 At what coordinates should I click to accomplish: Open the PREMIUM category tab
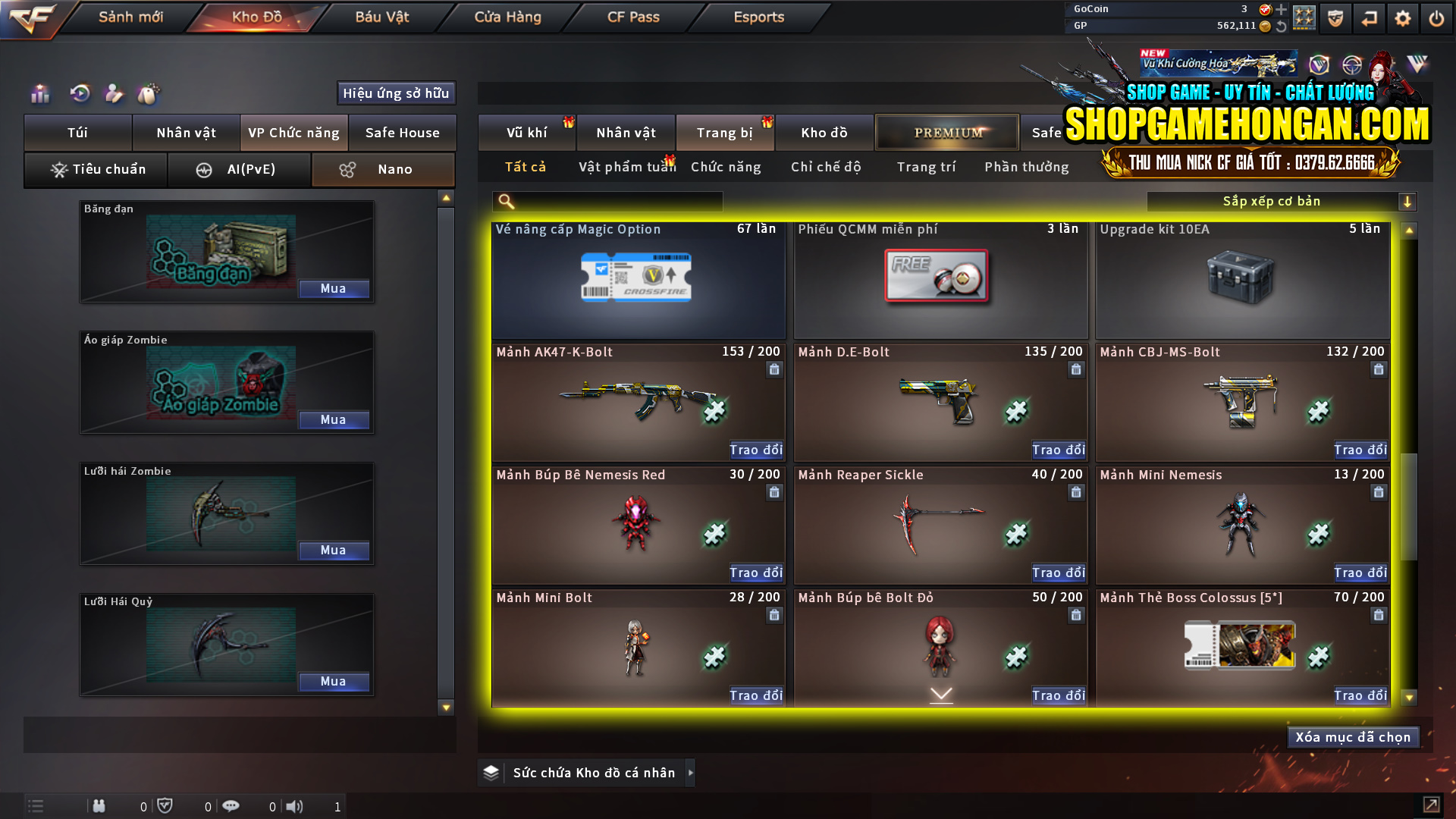(x=946, y=132)
